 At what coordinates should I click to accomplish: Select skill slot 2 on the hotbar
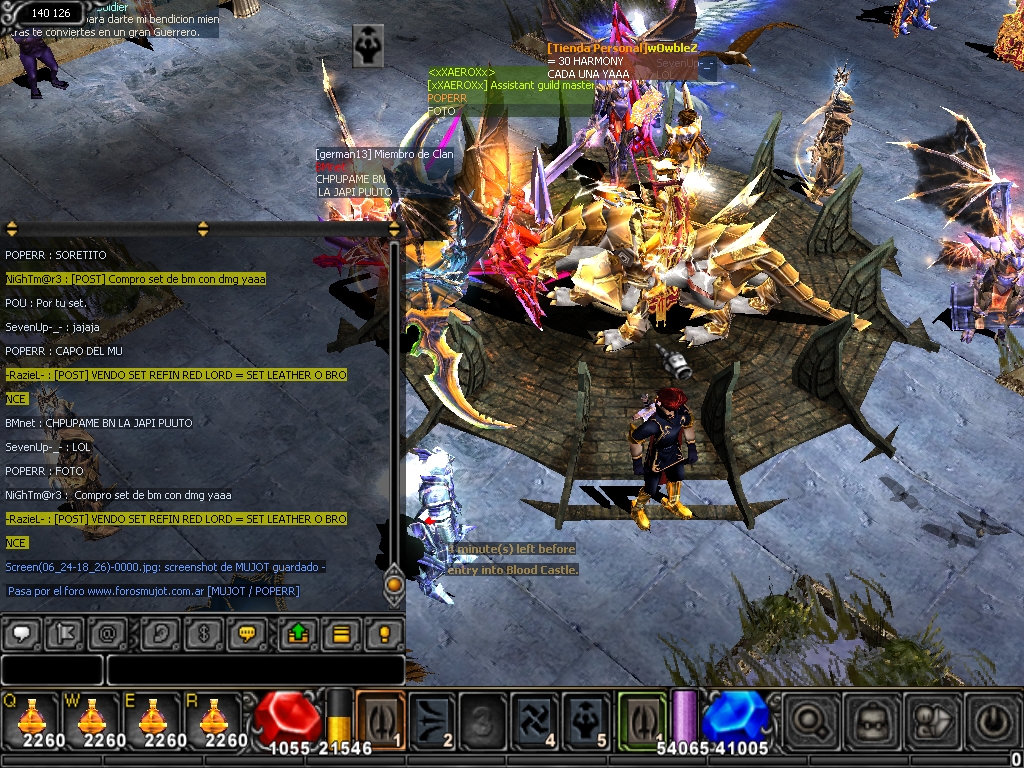(x=433, y=718)
